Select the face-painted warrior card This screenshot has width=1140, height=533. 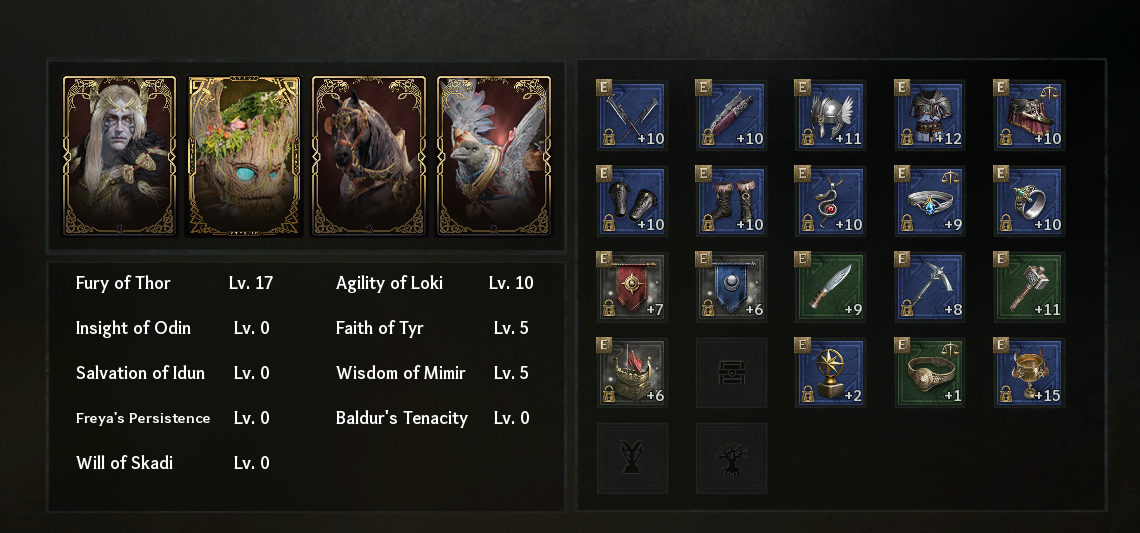119,156
